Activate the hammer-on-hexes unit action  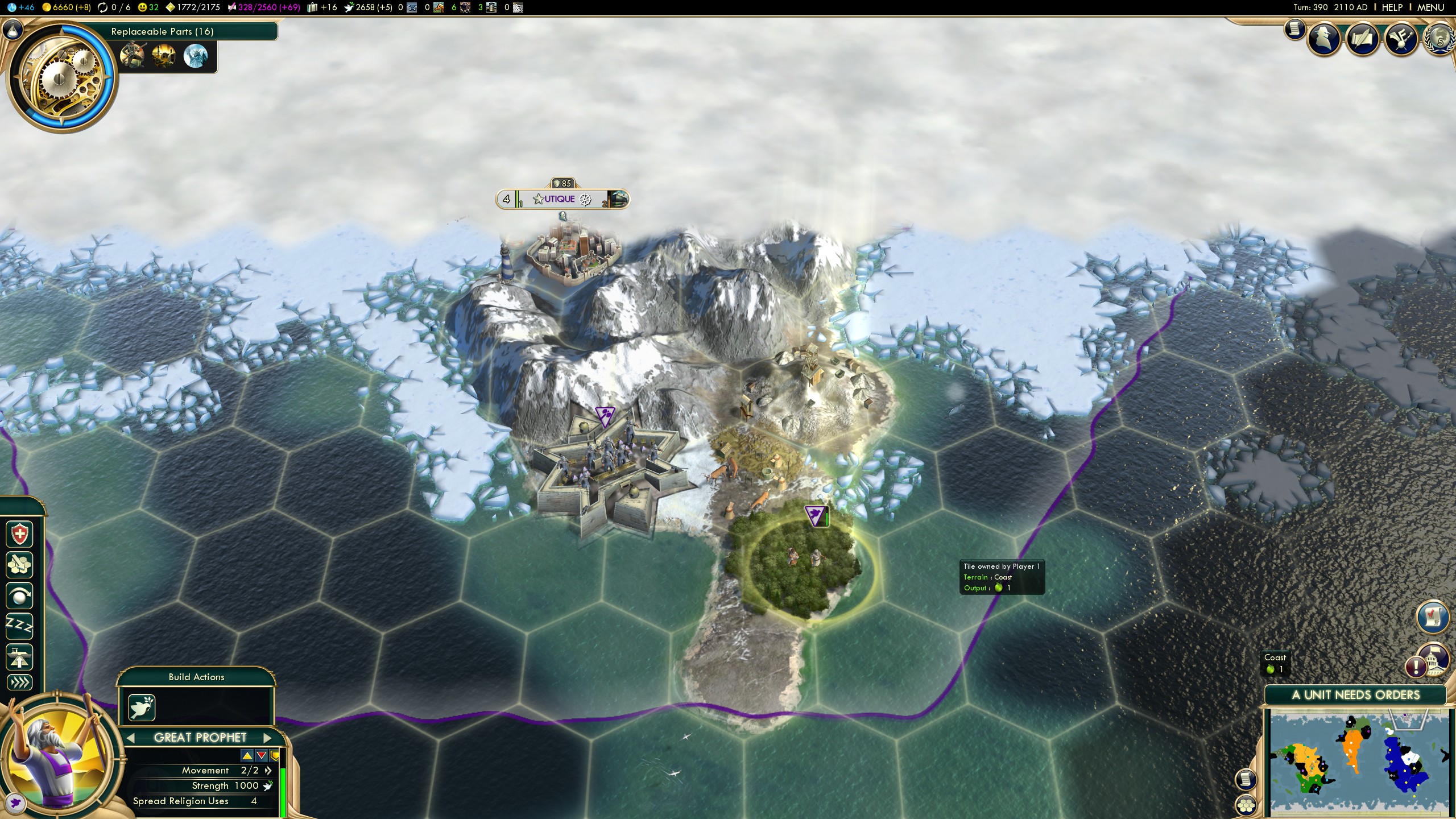pyautogui.click(x=19, y=565)
